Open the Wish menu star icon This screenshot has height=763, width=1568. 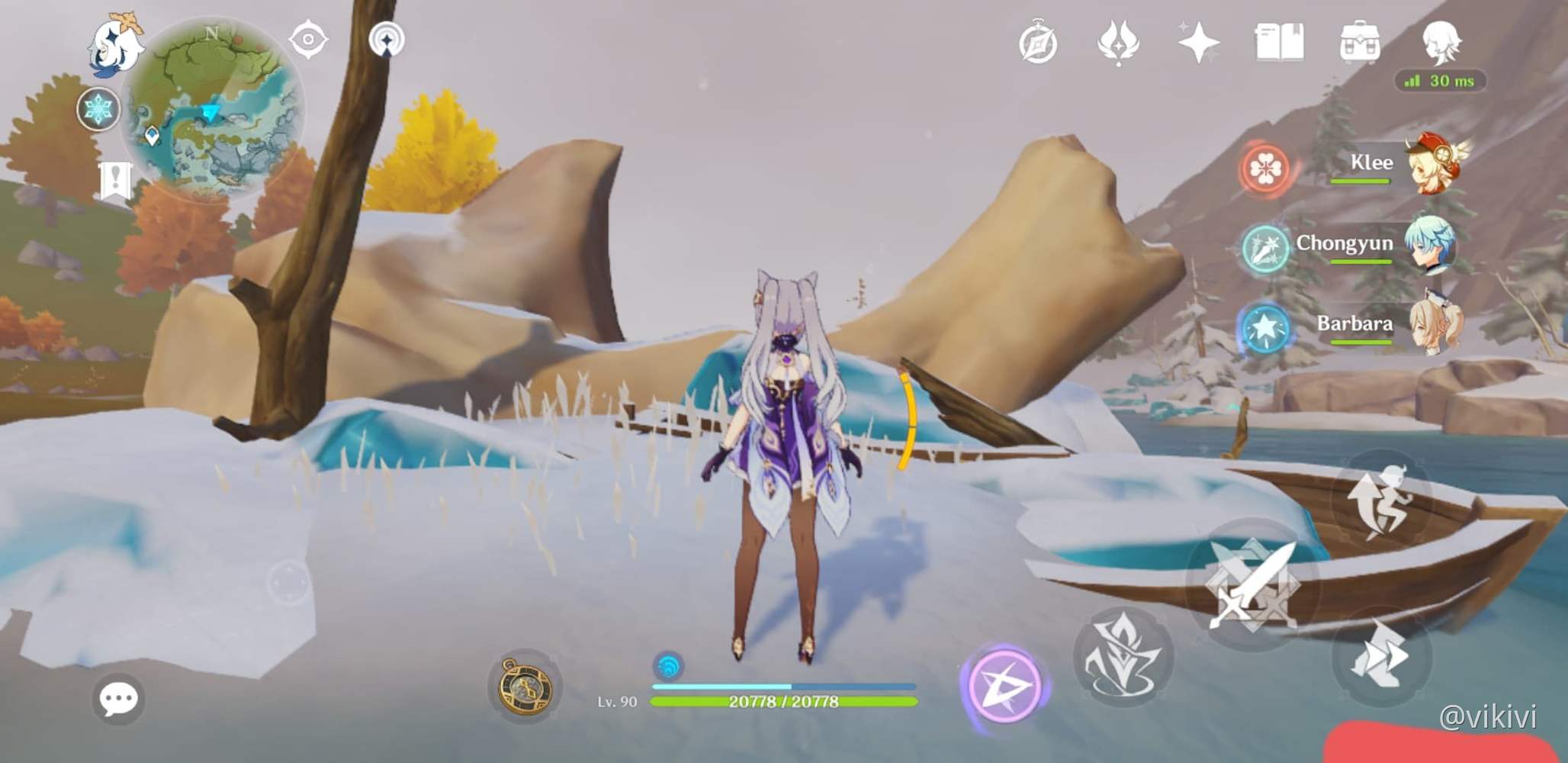coord(1197,43)
